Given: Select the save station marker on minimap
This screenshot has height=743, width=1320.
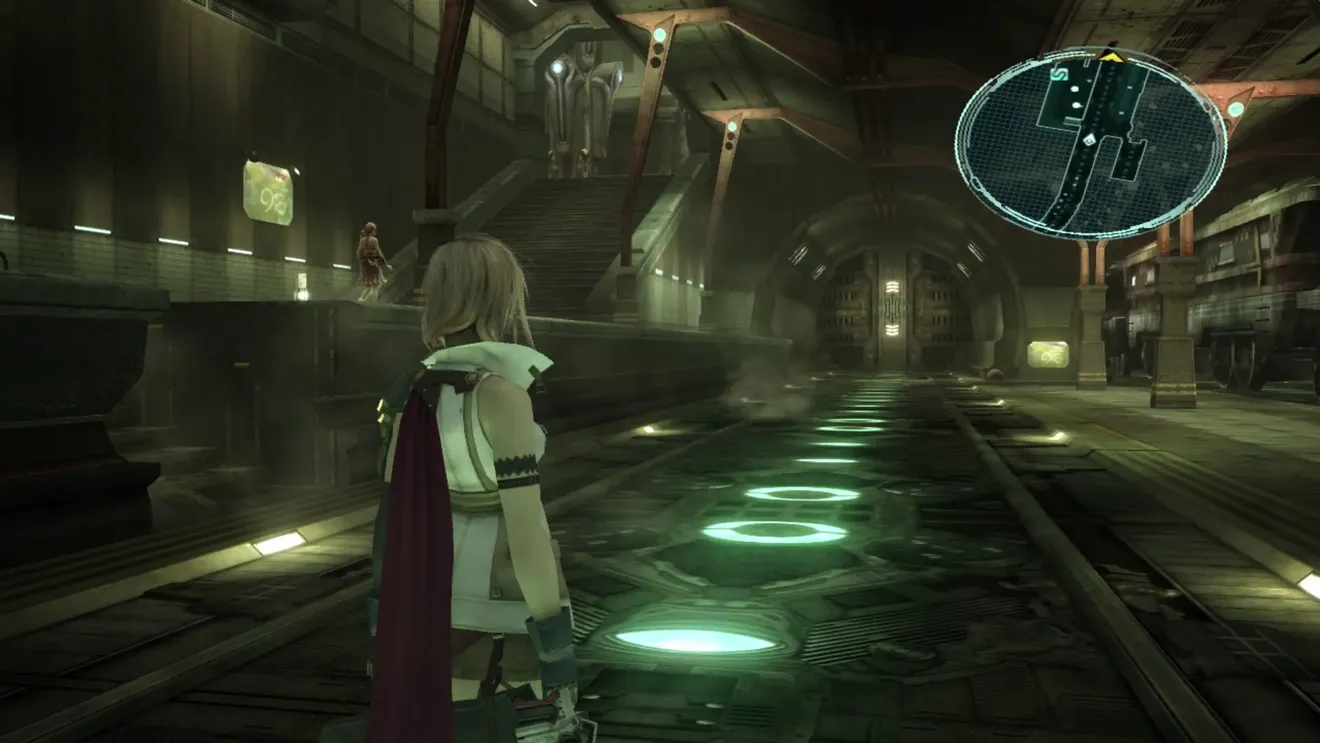Looking at the screenshot, I should click(1060, 74).
